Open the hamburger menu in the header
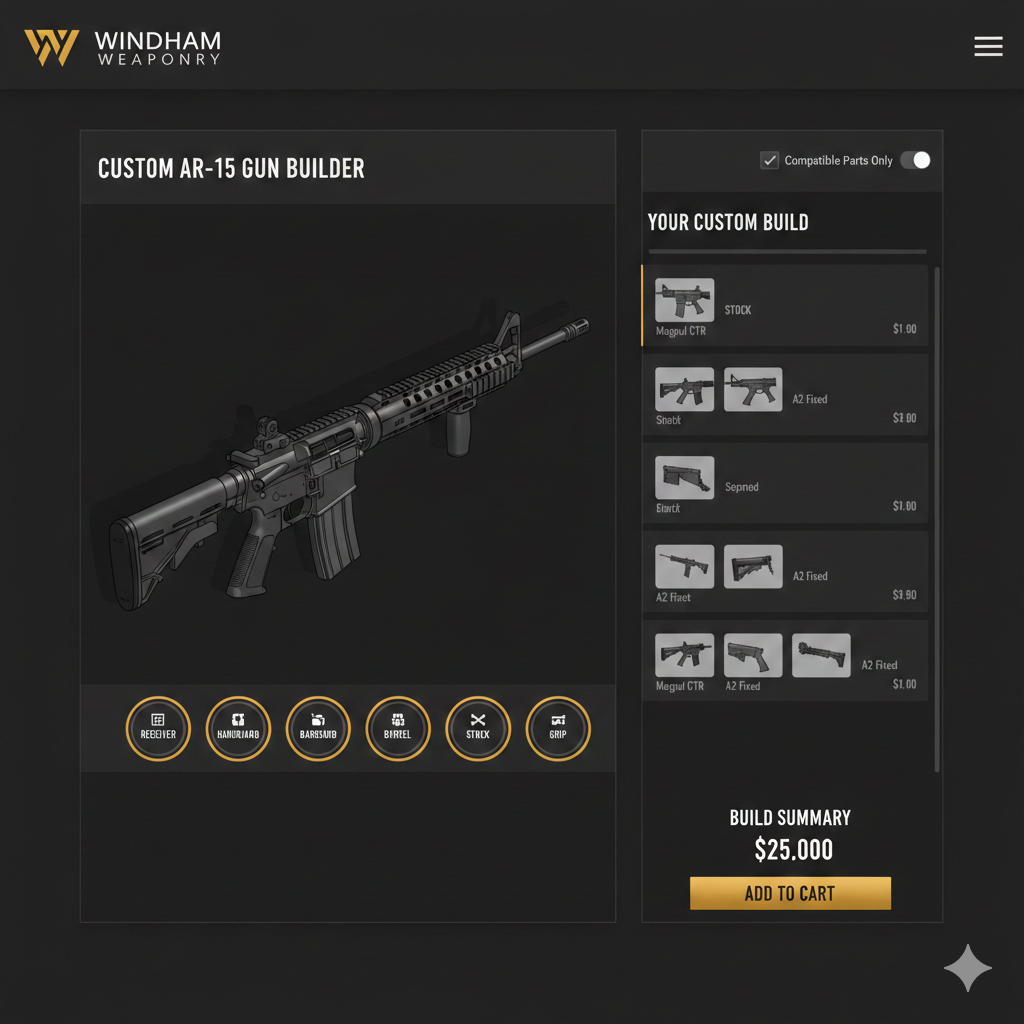The height and width of the screenshot is (1024, 1024). (x=988, y=46)
